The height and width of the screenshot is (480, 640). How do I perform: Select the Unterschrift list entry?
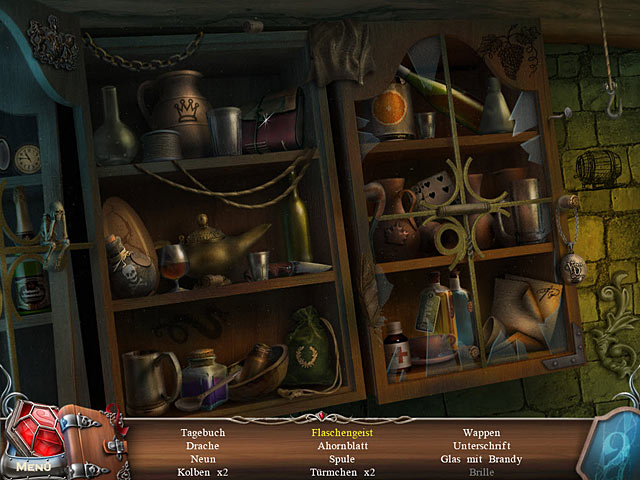coord(481,446)
